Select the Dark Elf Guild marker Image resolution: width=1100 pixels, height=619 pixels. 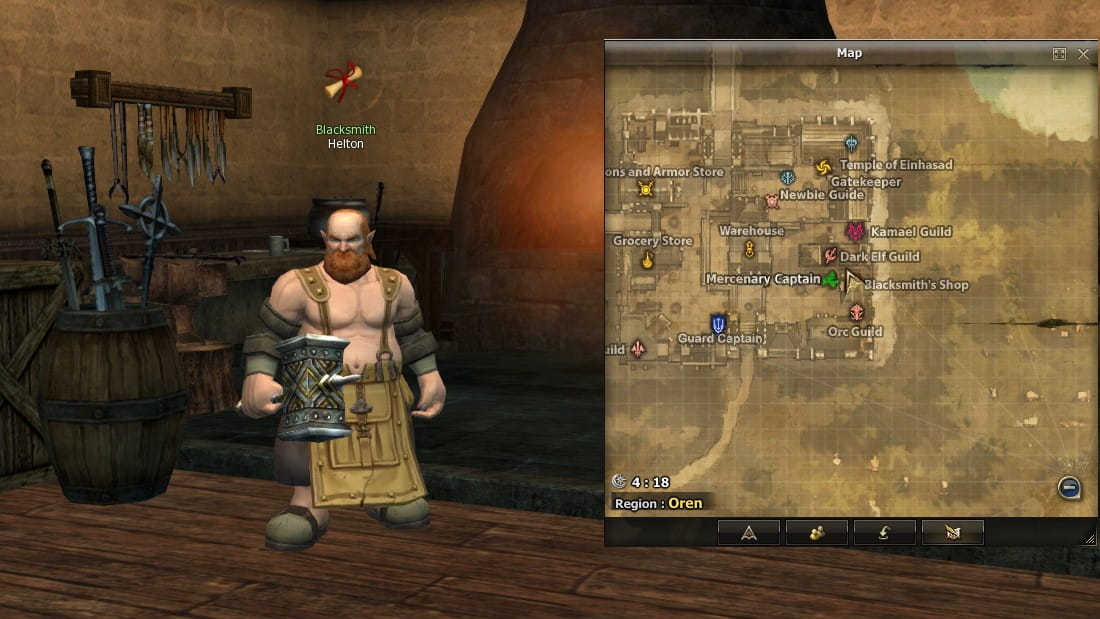(x=829, y=256)
